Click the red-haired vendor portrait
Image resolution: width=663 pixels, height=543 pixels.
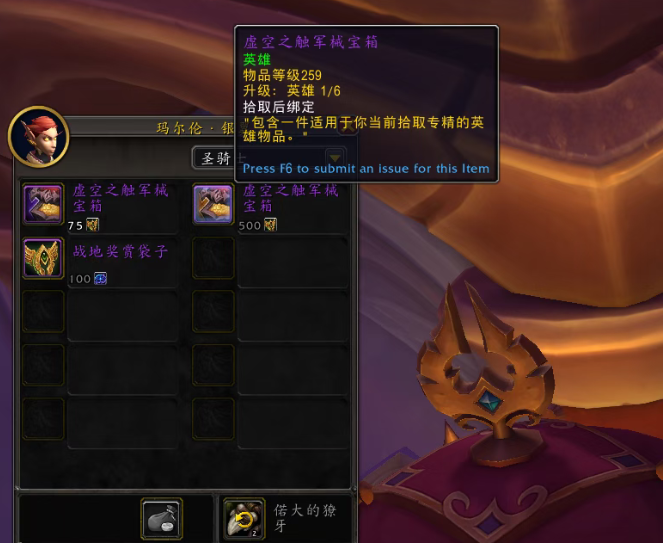click(39, 137)
